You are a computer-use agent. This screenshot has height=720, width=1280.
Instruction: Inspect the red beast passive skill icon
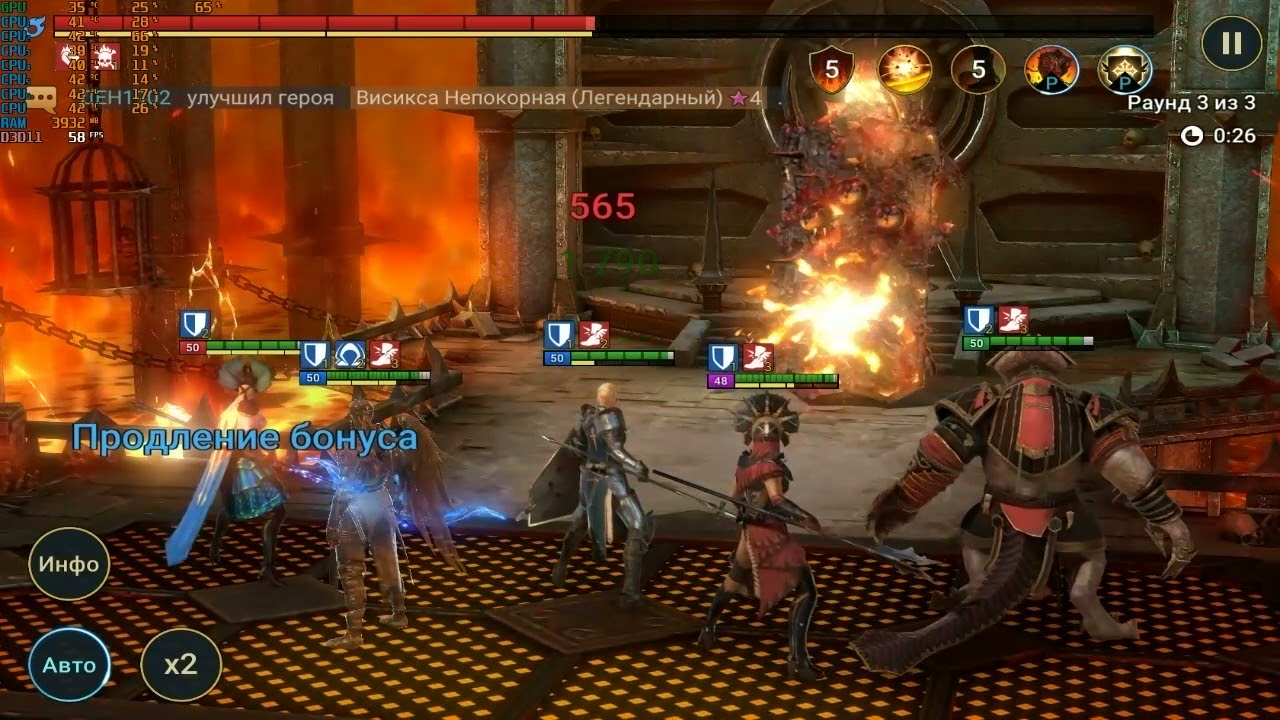click(x=1052, y=70)
